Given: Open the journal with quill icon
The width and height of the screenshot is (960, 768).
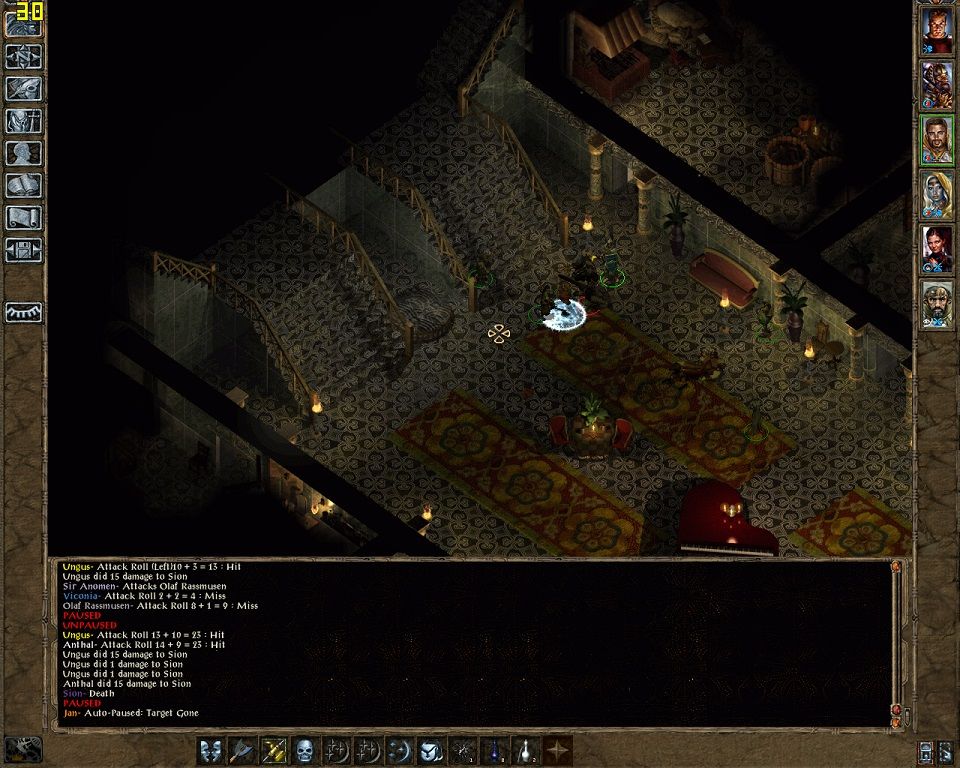Looking at the screenshot, I should click(x=24, y=89).
